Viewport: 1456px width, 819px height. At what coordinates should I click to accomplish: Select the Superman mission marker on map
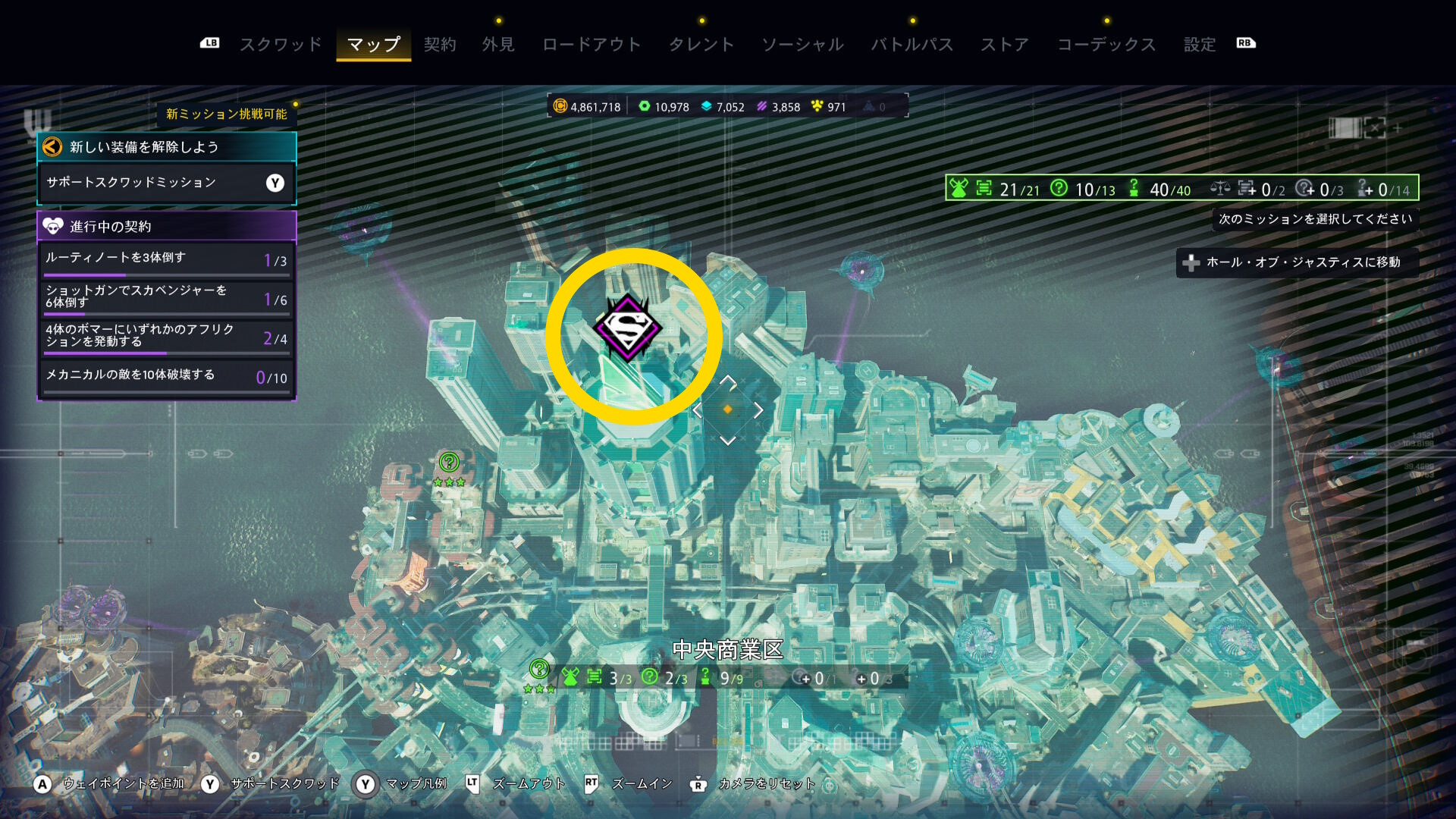[x=628, y=328]
